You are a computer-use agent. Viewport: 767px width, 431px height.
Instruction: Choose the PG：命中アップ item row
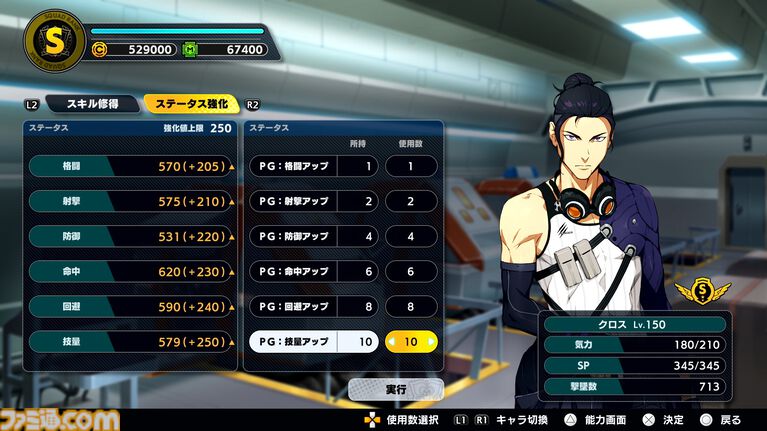314,271
